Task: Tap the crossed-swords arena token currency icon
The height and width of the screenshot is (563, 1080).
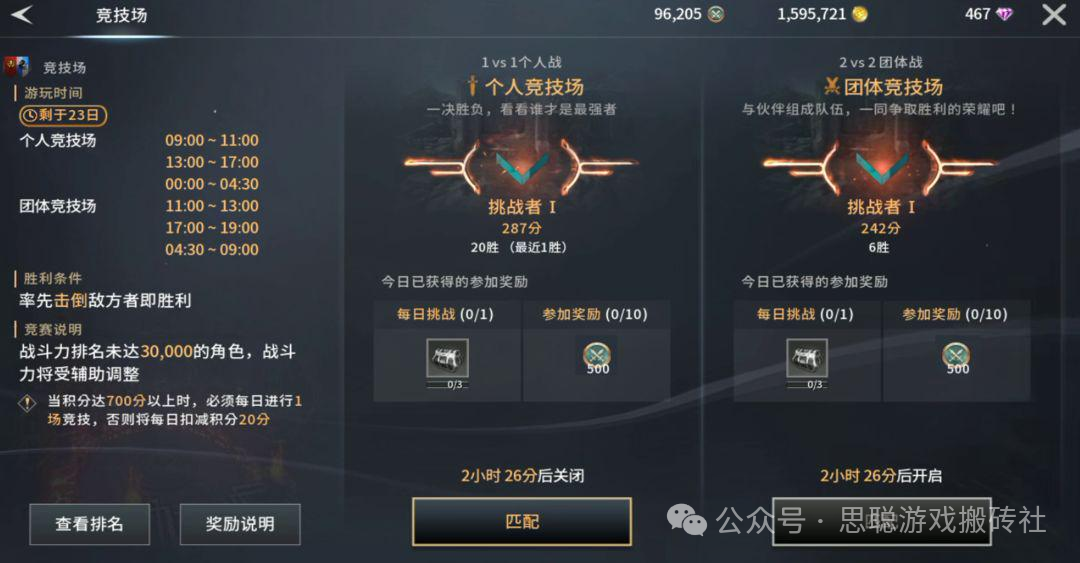Action: coord(716,14)
